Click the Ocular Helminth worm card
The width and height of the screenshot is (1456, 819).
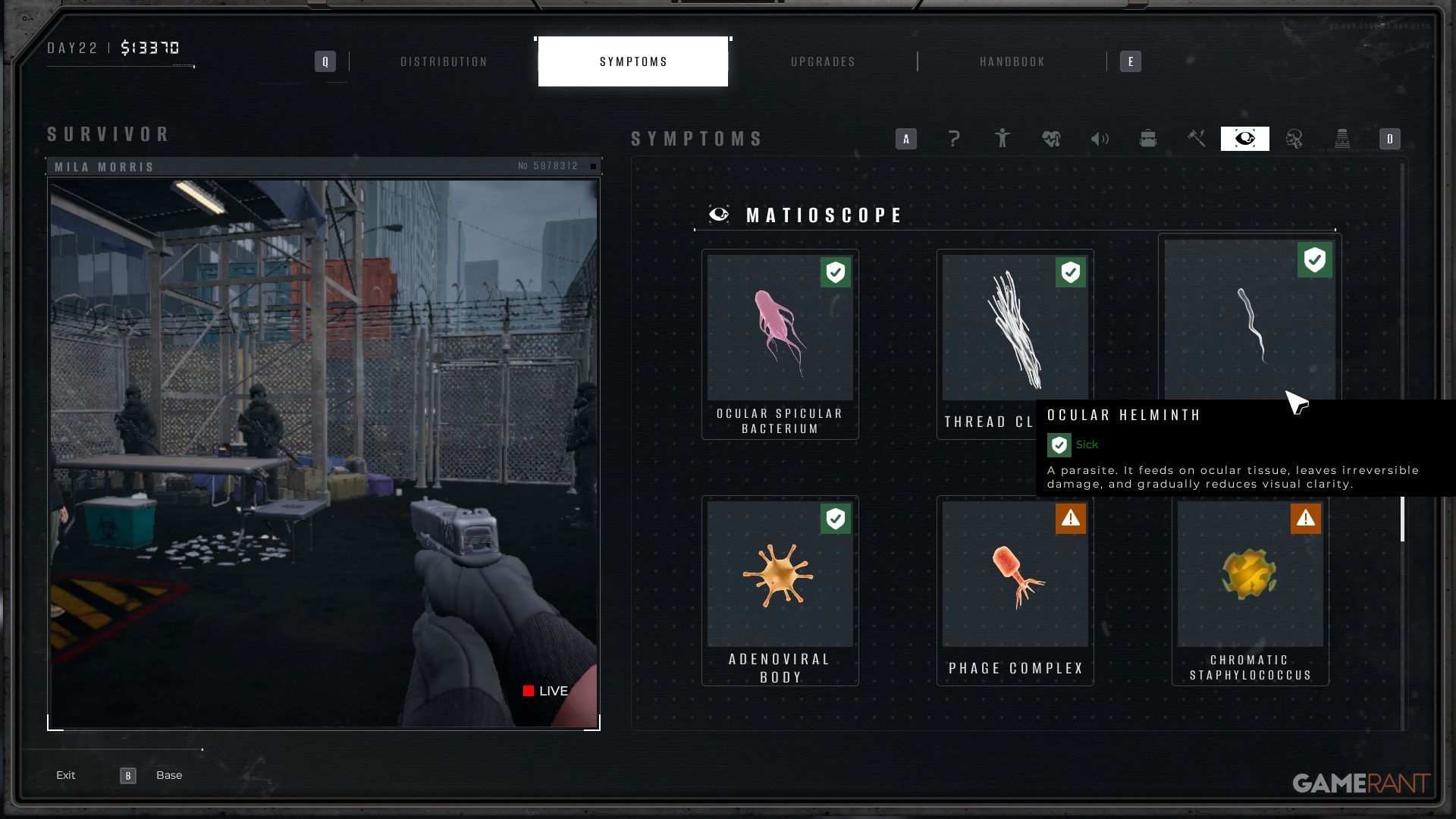pyautogui.click(x=1249, y=318)
